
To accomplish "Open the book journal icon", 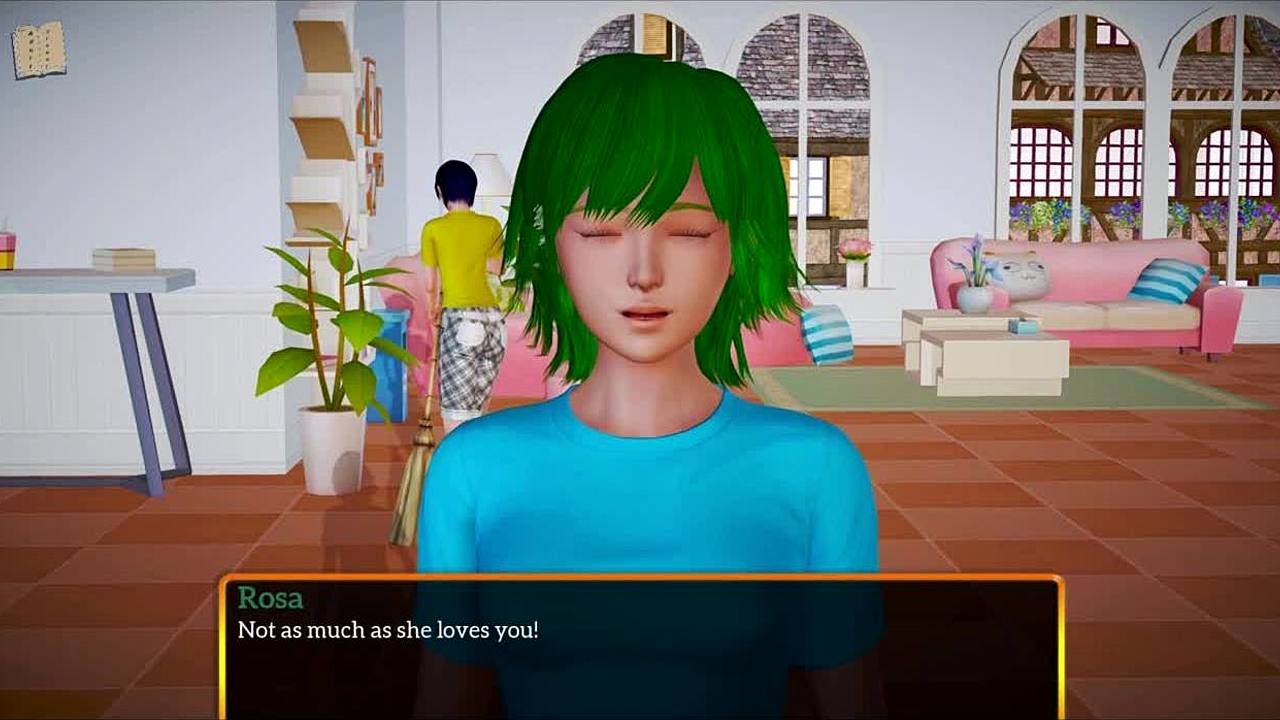I will click(39, 50).
